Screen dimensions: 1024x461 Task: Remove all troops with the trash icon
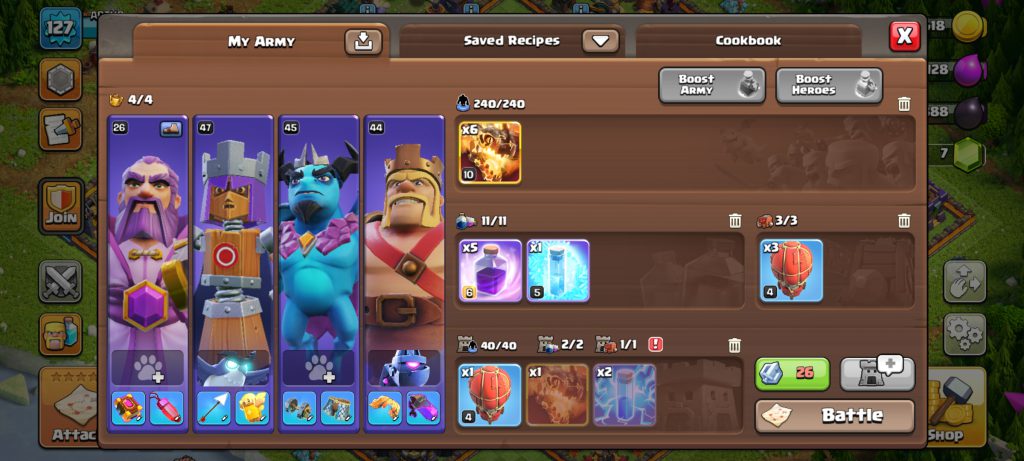tap(904, 104)
